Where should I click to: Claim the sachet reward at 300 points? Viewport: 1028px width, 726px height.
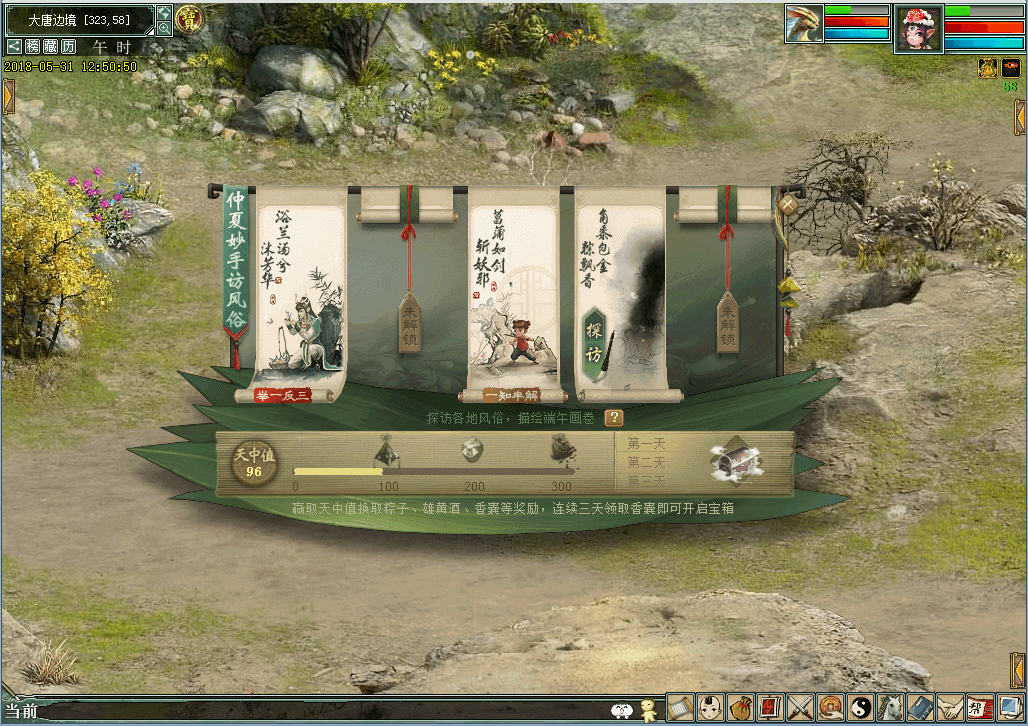563,451
